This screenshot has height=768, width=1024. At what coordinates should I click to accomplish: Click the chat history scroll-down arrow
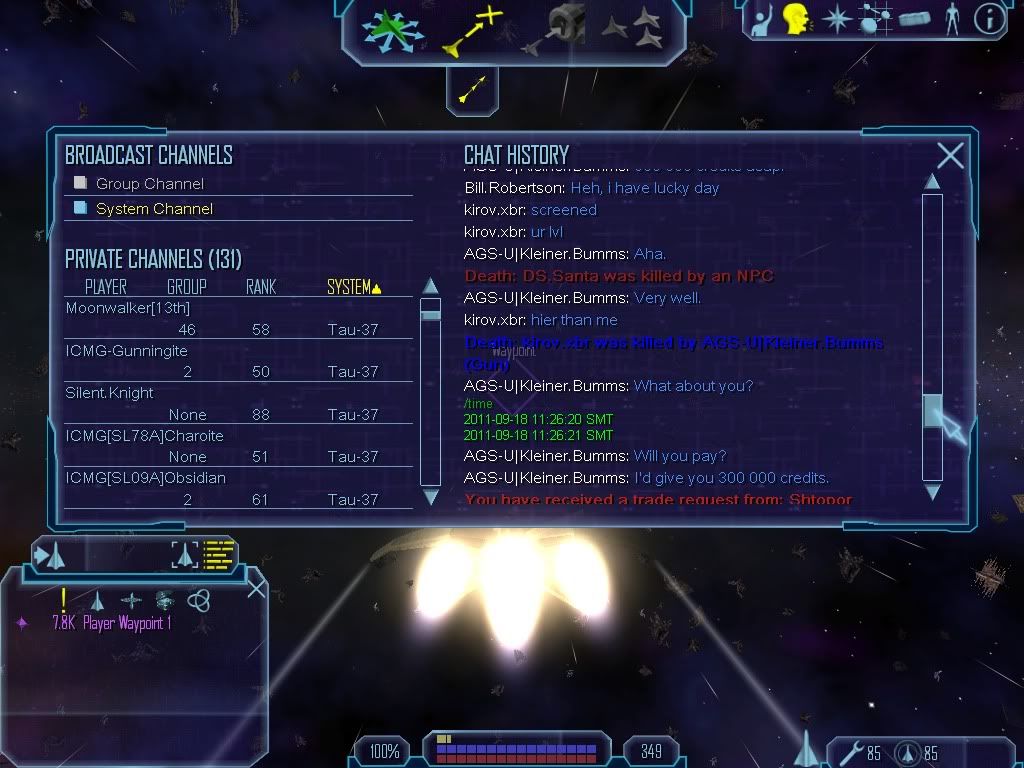point(932,492)
